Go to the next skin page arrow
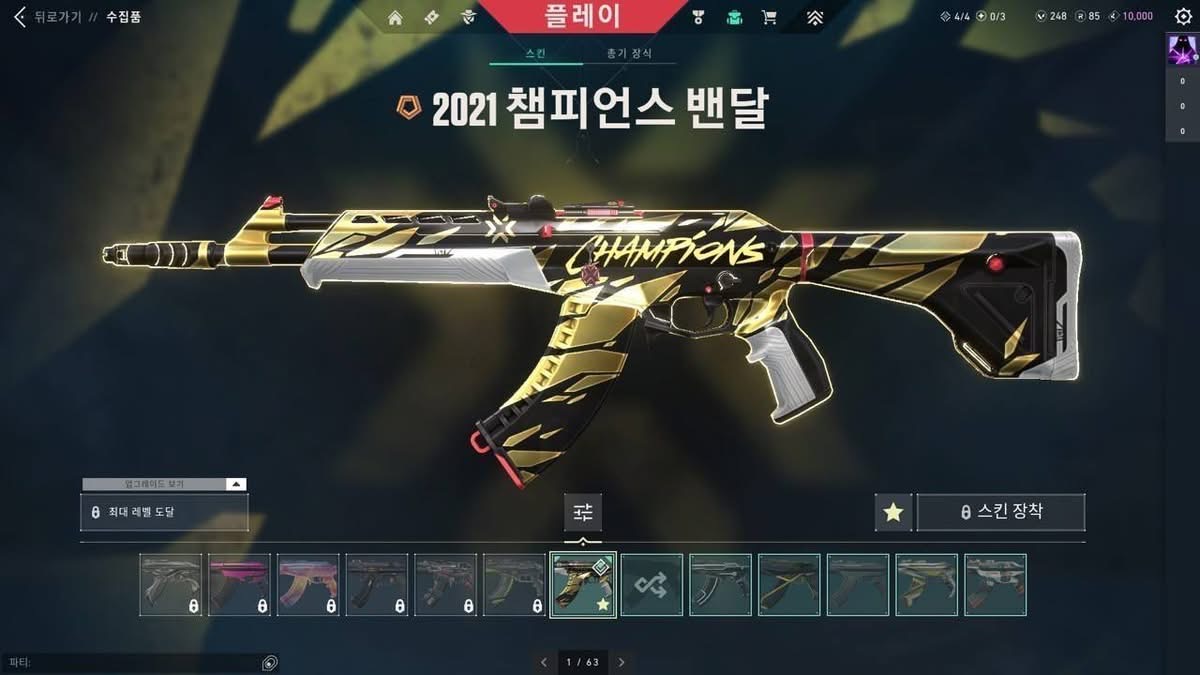 pyautogui.click(x=621, y=662)
